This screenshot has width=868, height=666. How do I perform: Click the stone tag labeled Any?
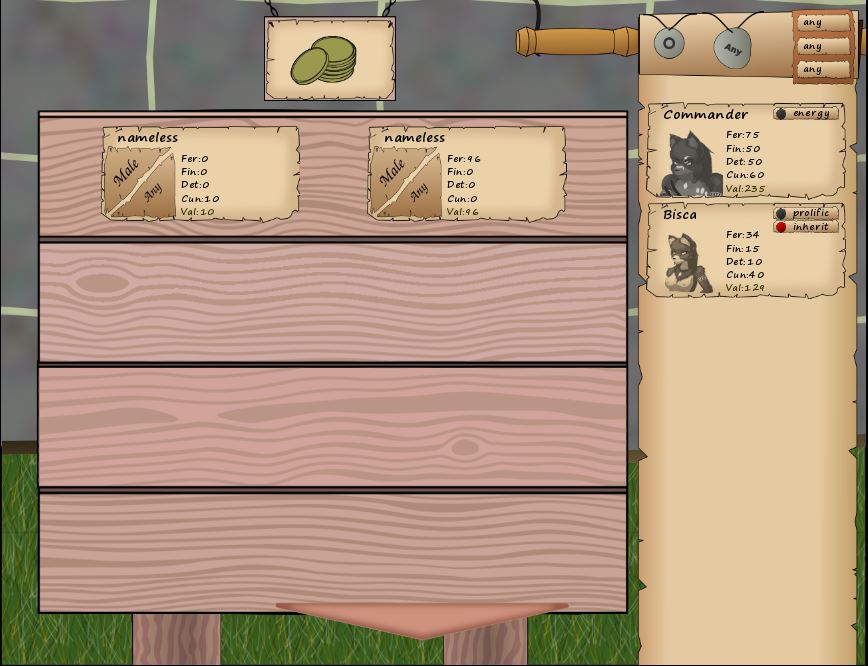click(x=732, y=48)
